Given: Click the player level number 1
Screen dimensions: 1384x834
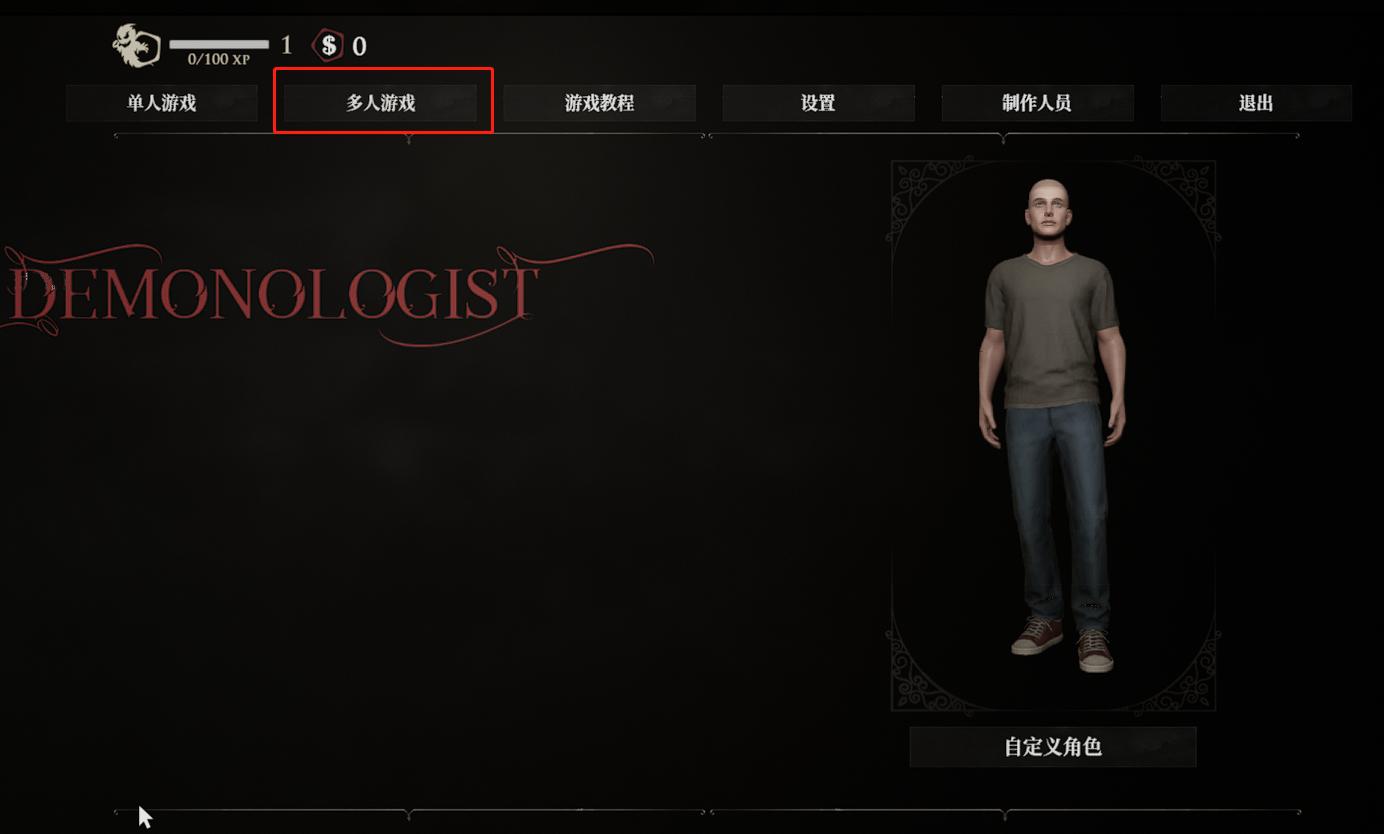Looking at the screenshot, I should click(x=286, y=45).
